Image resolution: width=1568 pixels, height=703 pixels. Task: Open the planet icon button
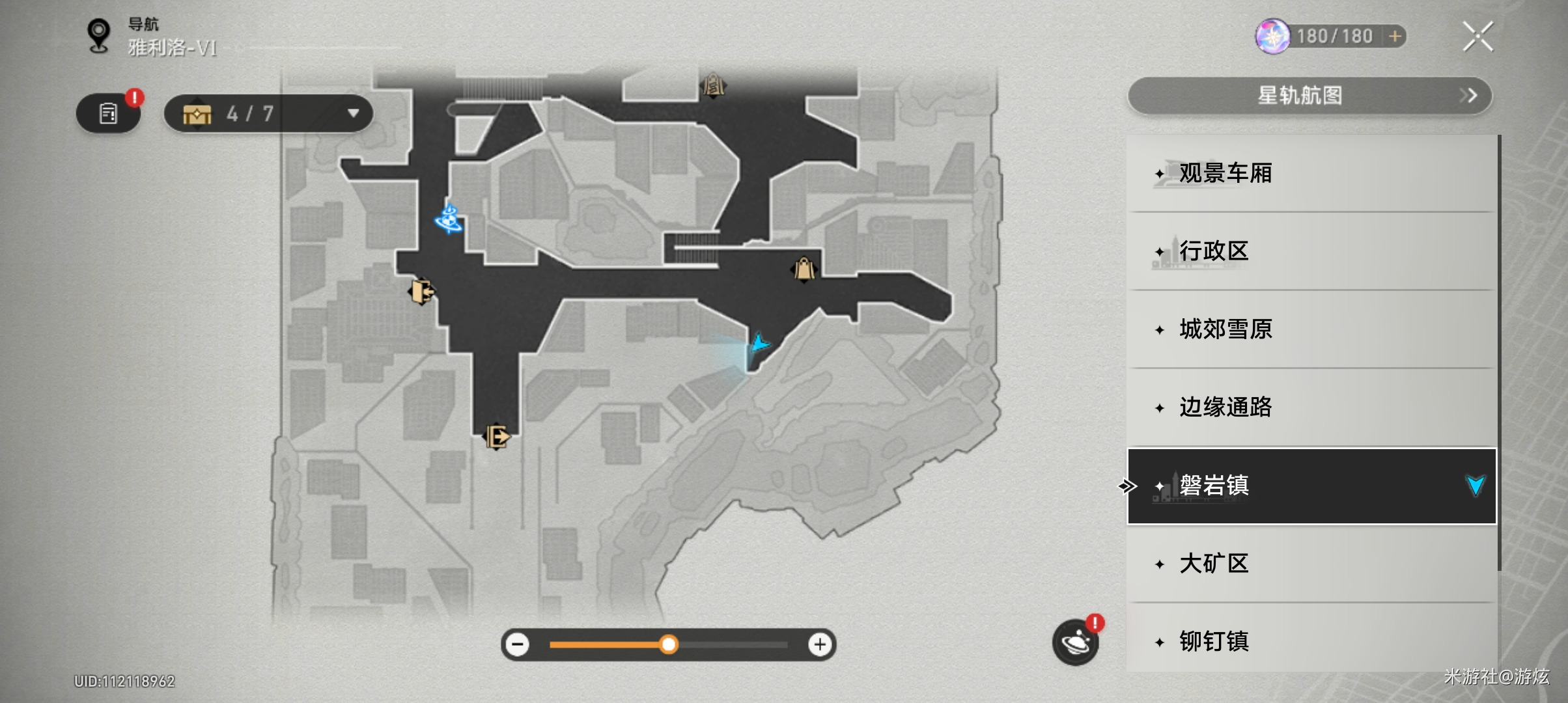(x=1075, y=642)
